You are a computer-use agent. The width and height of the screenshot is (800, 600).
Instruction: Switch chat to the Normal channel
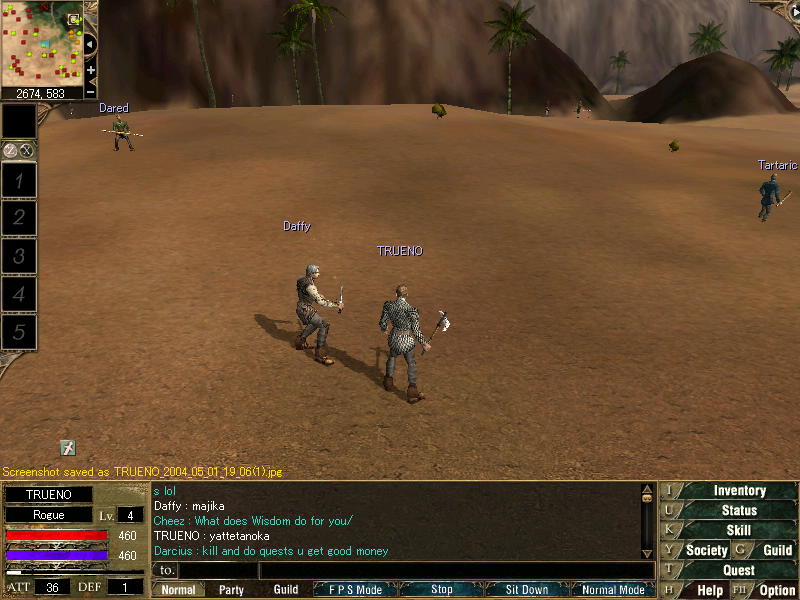click(179, 590)
